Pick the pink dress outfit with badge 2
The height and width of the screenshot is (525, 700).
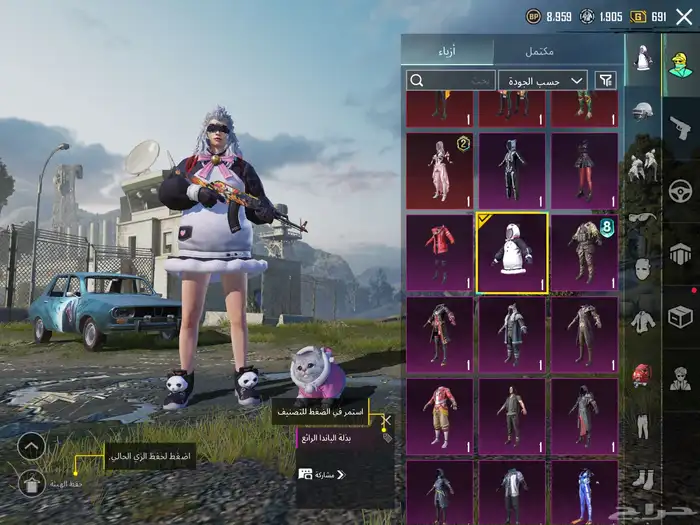(x=440, y=171)
